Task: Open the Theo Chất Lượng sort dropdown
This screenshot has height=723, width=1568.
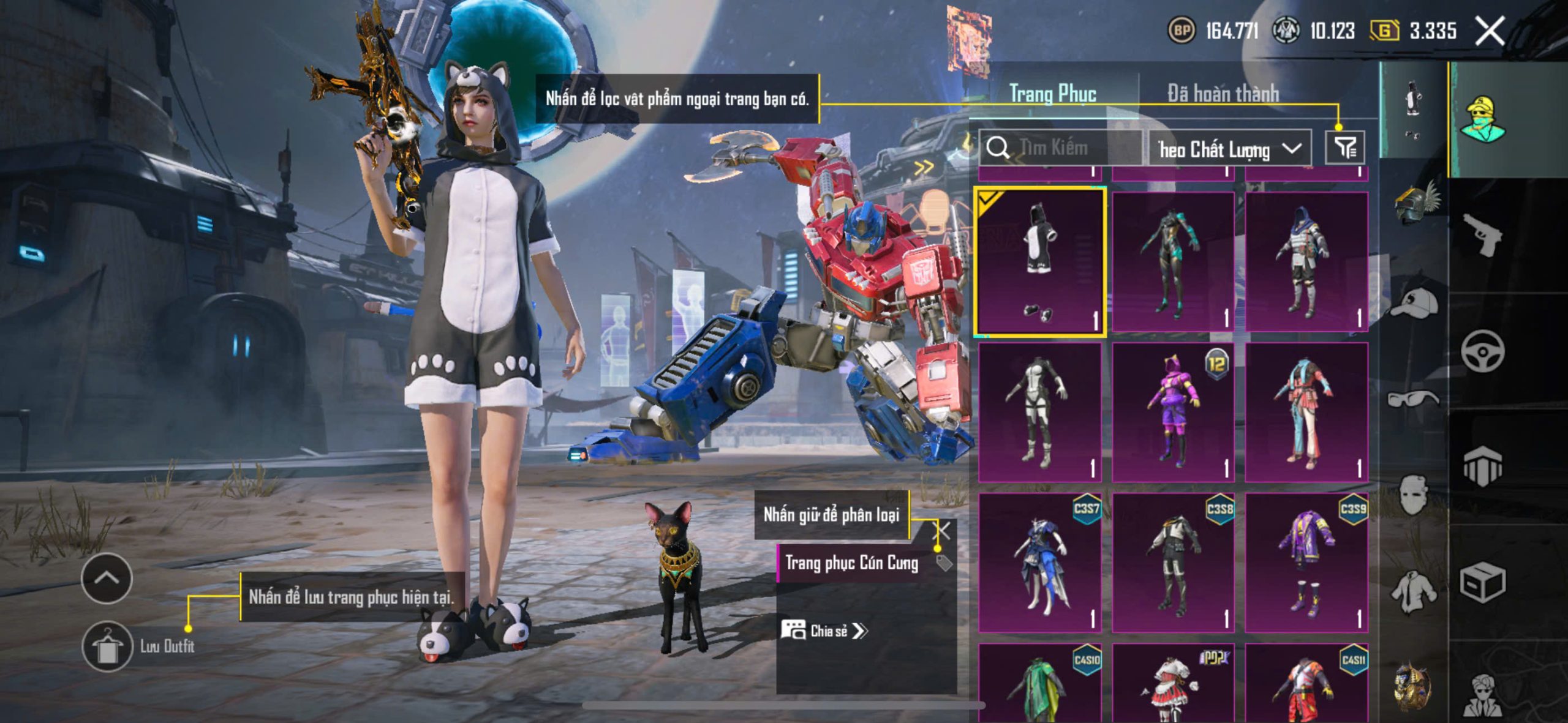Action: [1229, 149]
